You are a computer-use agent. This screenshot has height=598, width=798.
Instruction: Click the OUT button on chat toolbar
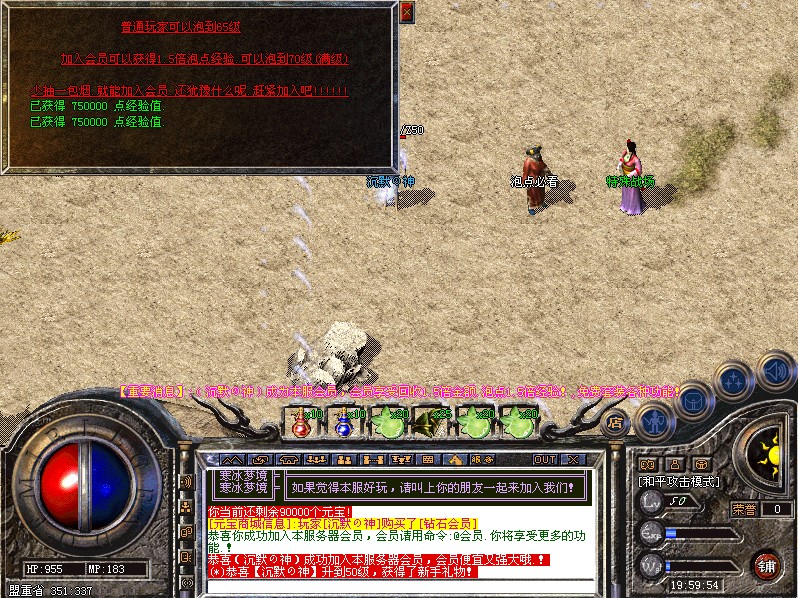pos(545,459)
